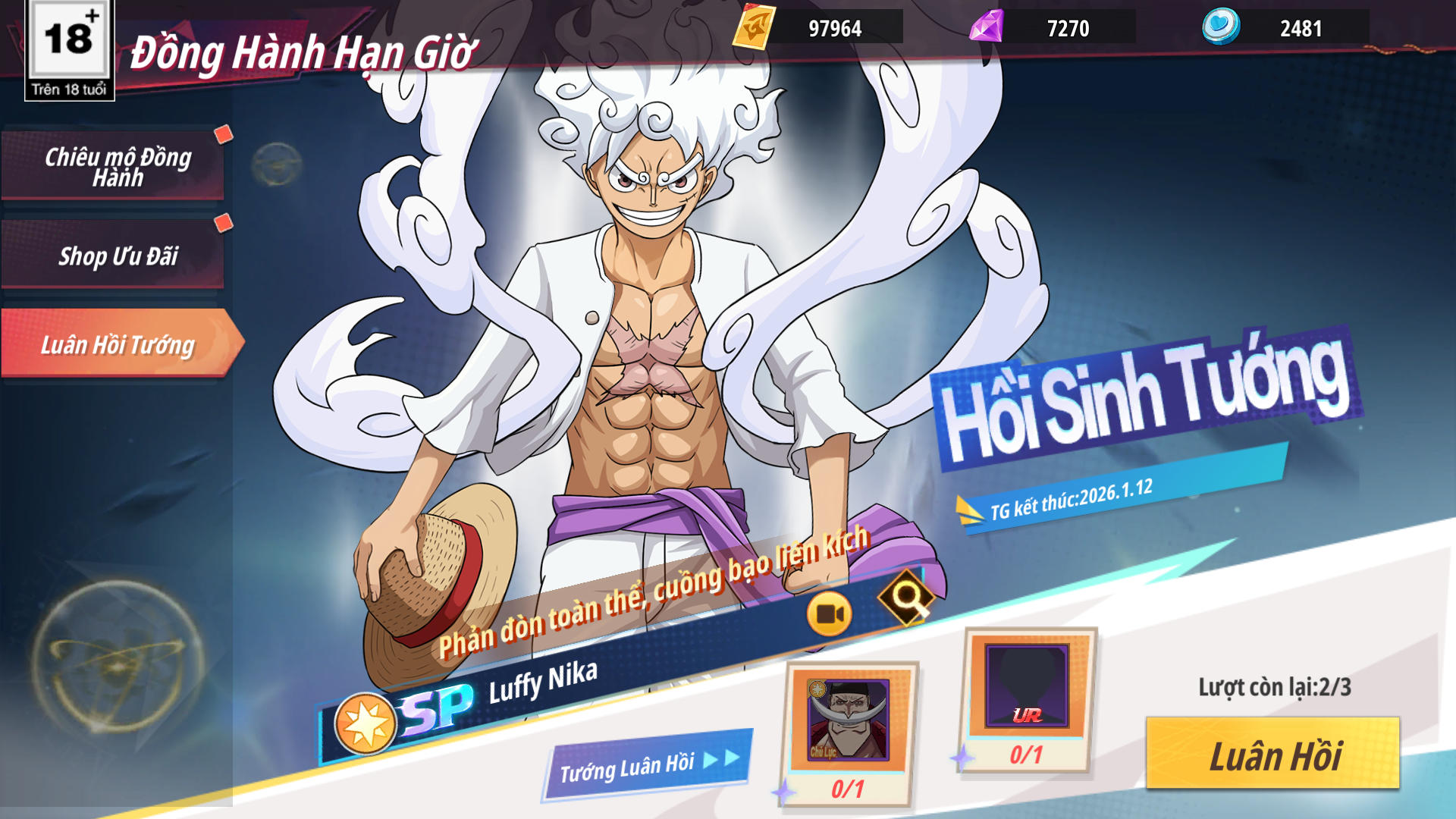1456x819 pixels.
Task: Tap the blue heart coin icon
Action: click(x=1221, y=27)
